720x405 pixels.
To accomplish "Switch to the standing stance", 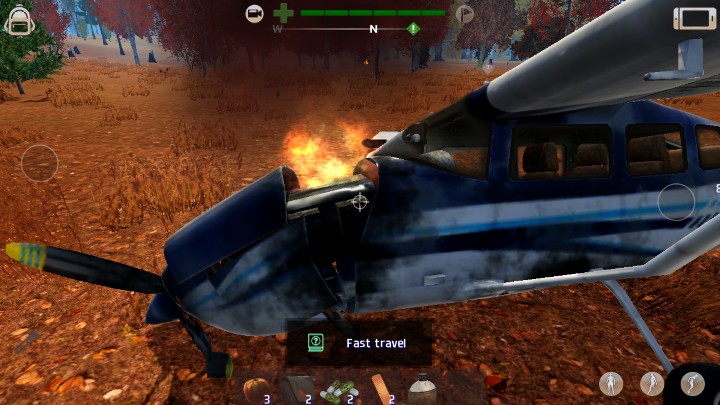I will click(611, 383).
